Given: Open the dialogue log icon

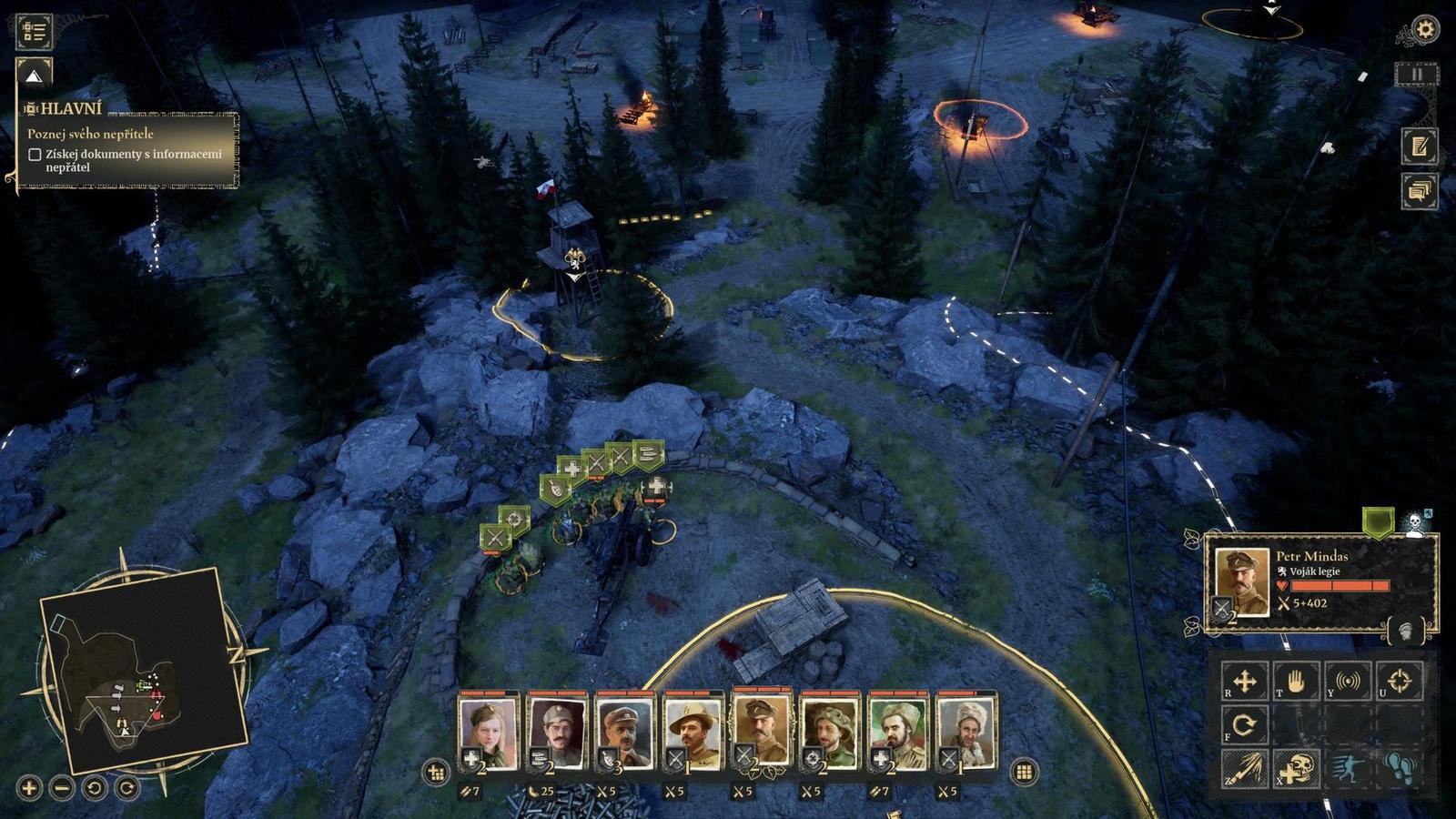Looking at the screenshot, I should coord(1419,191).
